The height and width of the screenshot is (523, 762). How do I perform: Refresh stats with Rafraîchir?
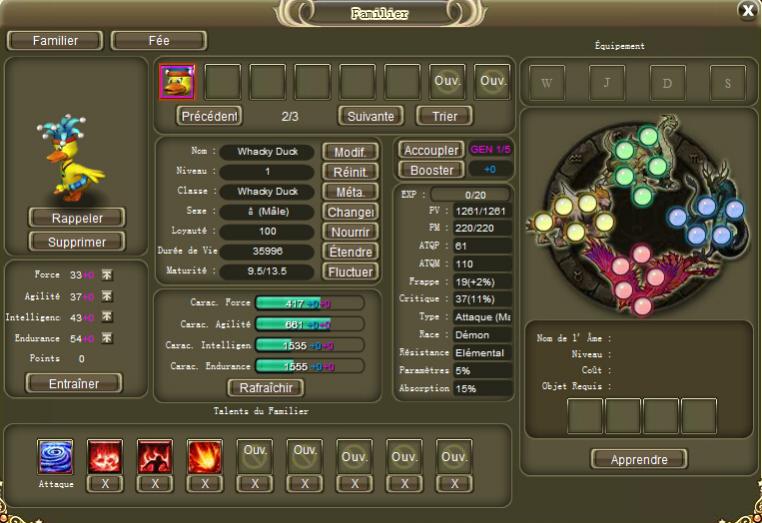[265, 388]
